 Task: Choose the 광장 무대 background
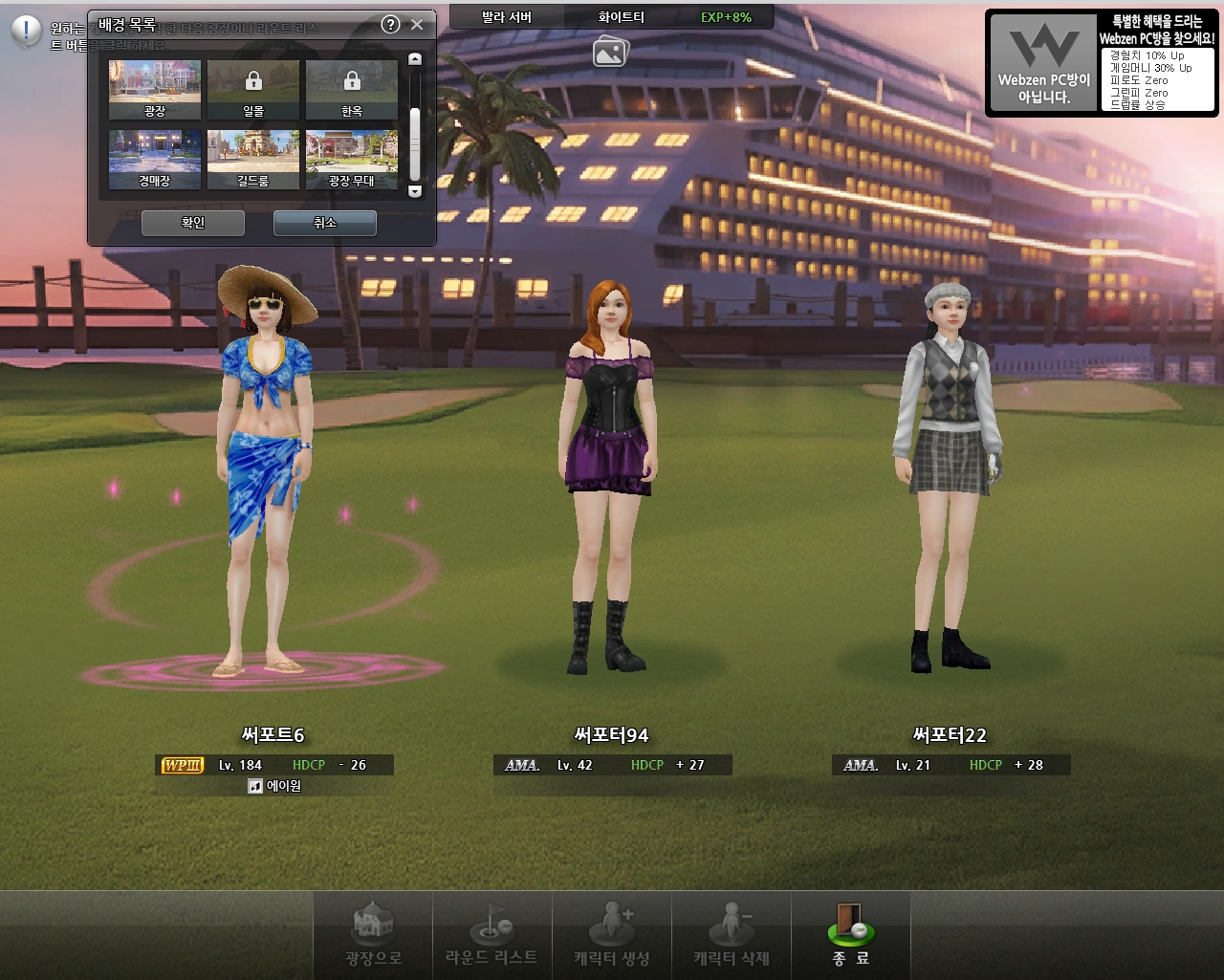[352, 159]
